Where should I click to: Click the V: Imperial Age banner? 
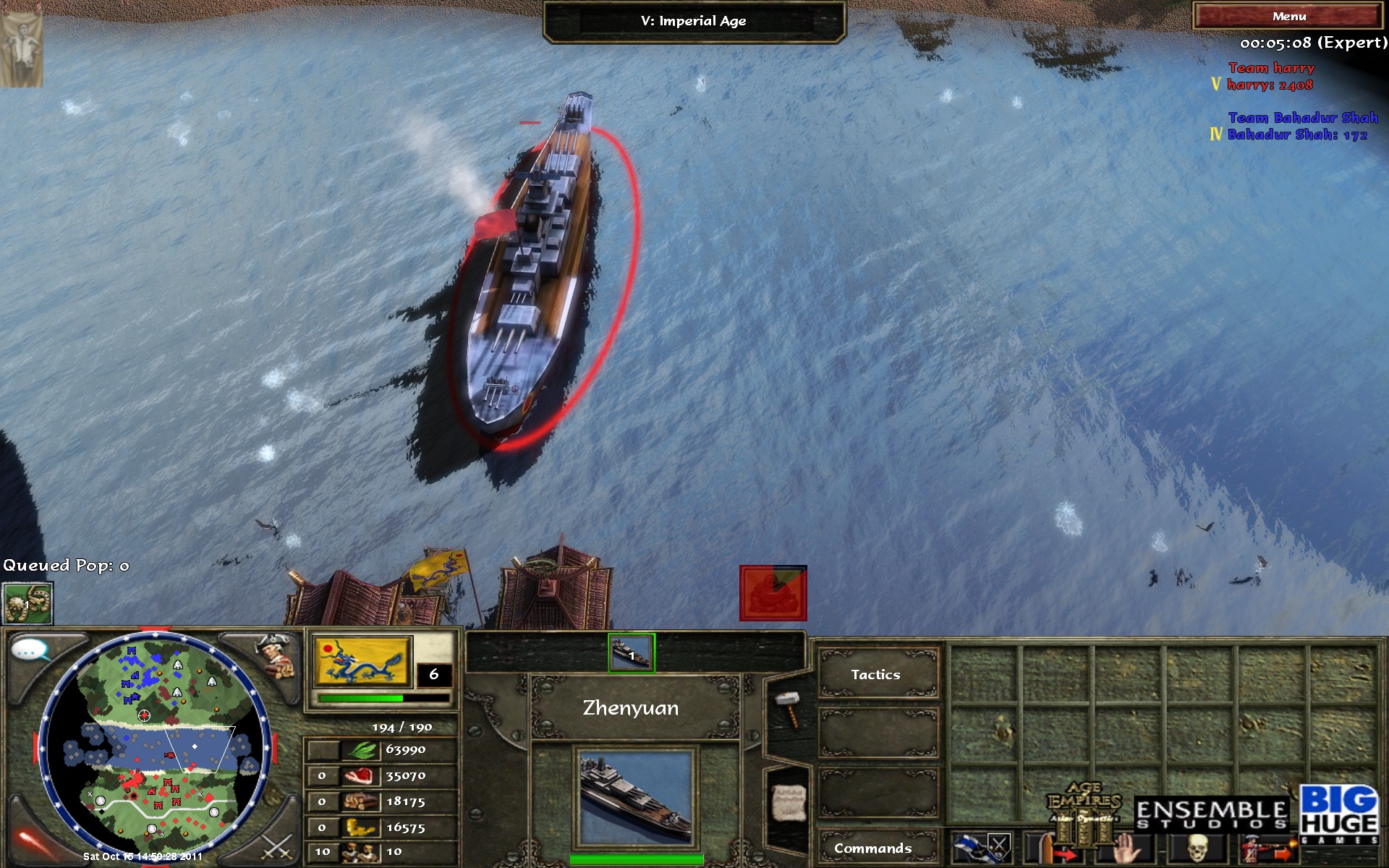pyautogui.click(x=694, y=22)
